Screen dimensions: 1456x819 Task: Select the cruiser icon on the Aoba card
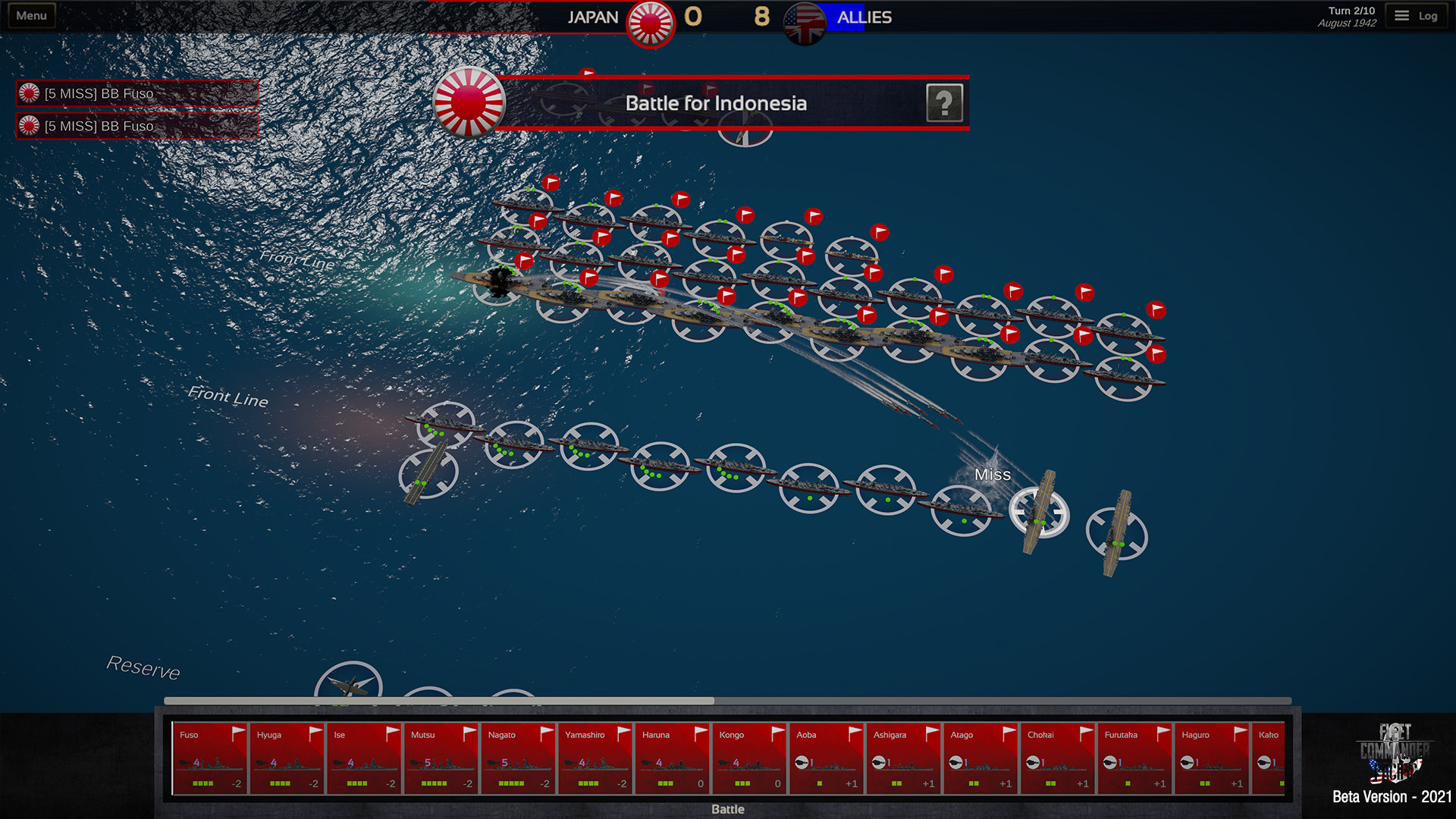coord(802,763)
